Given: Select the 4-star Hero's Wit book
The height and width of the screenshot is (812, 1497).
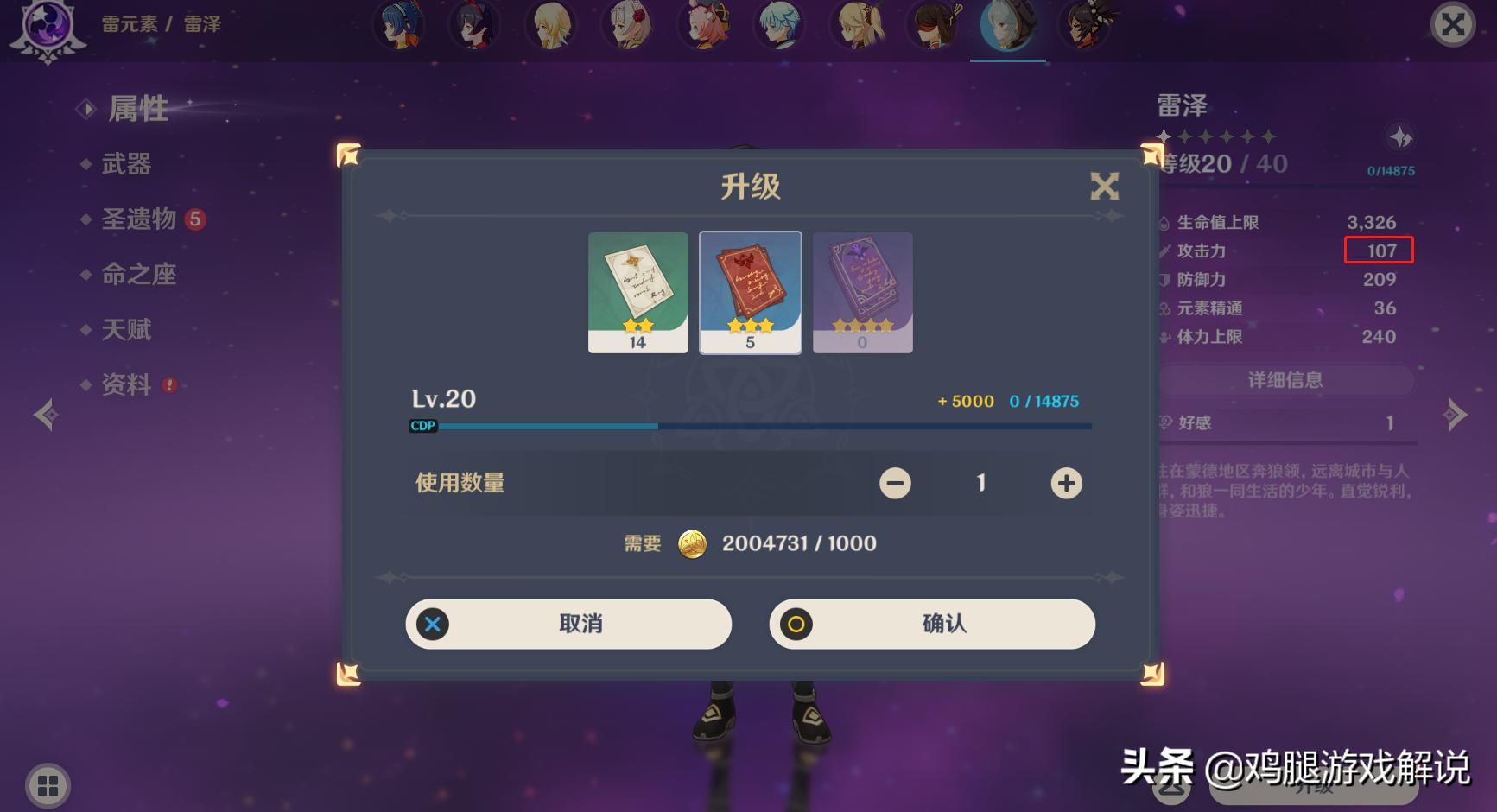Looking at the screenshot, I should pos(862,291).
